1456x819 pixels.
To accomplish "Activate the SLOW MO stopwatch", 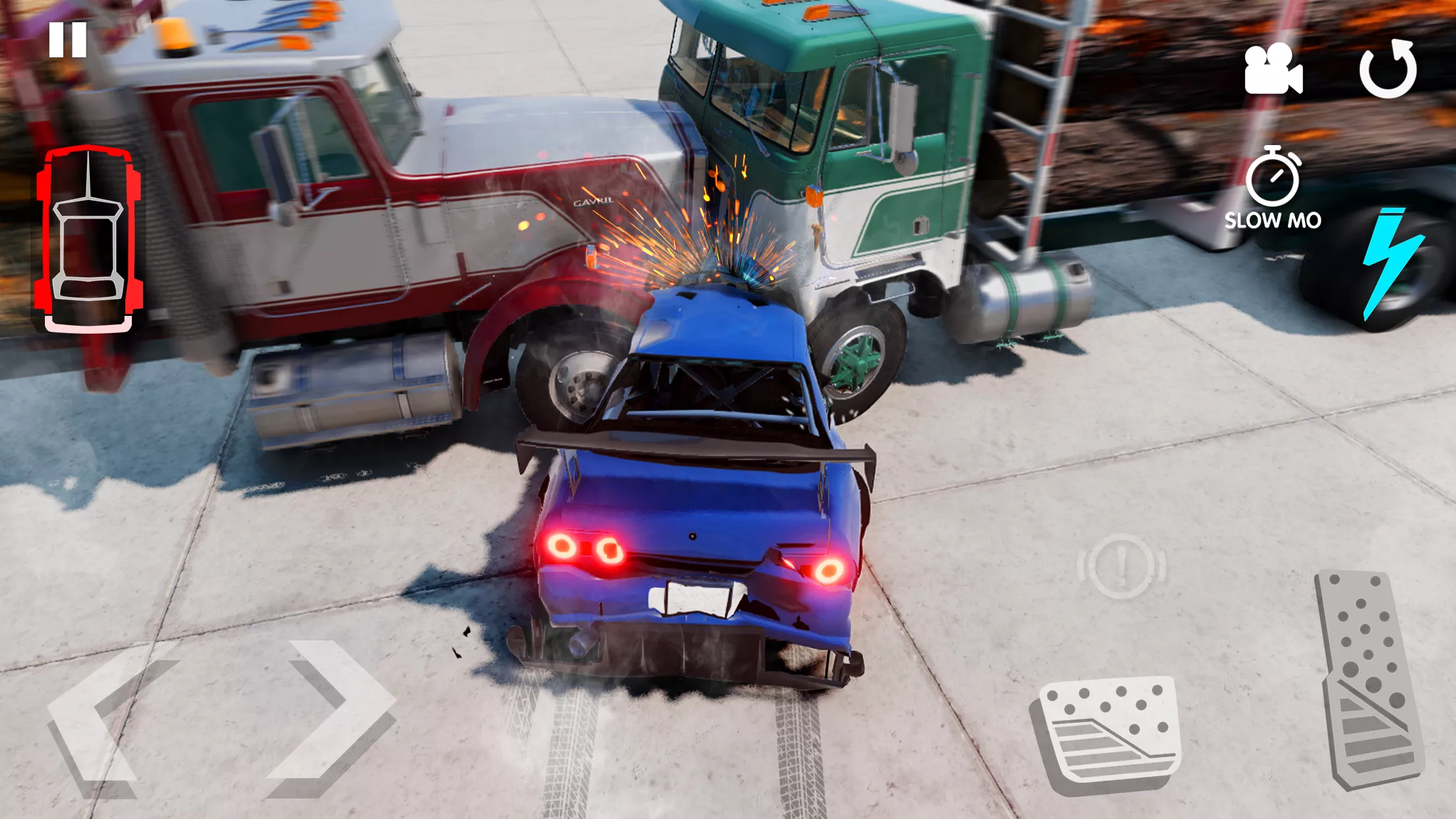I will 1273,188.
